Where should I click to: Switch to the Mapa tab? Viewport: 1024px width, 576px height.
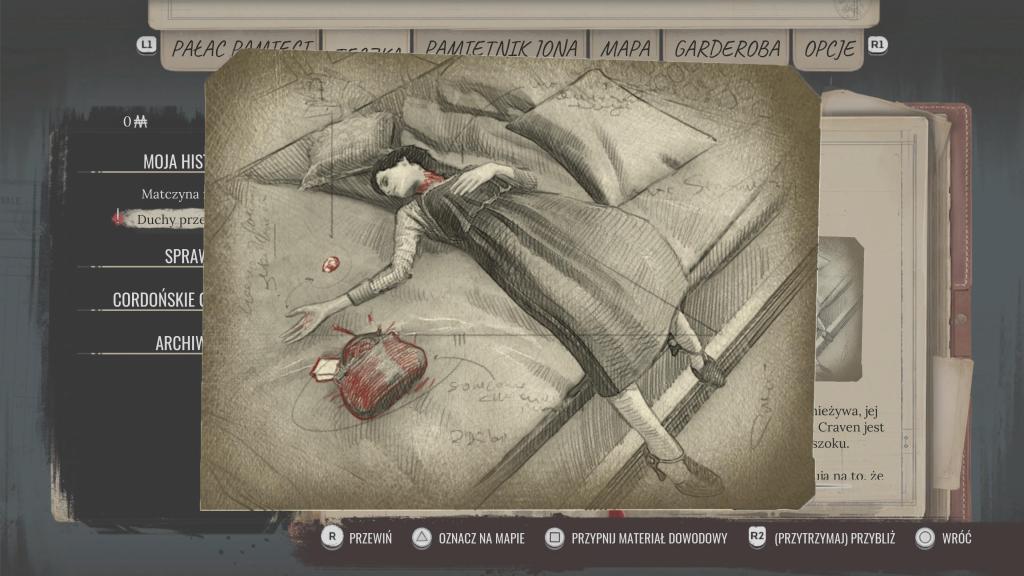[x=626, y=47]
